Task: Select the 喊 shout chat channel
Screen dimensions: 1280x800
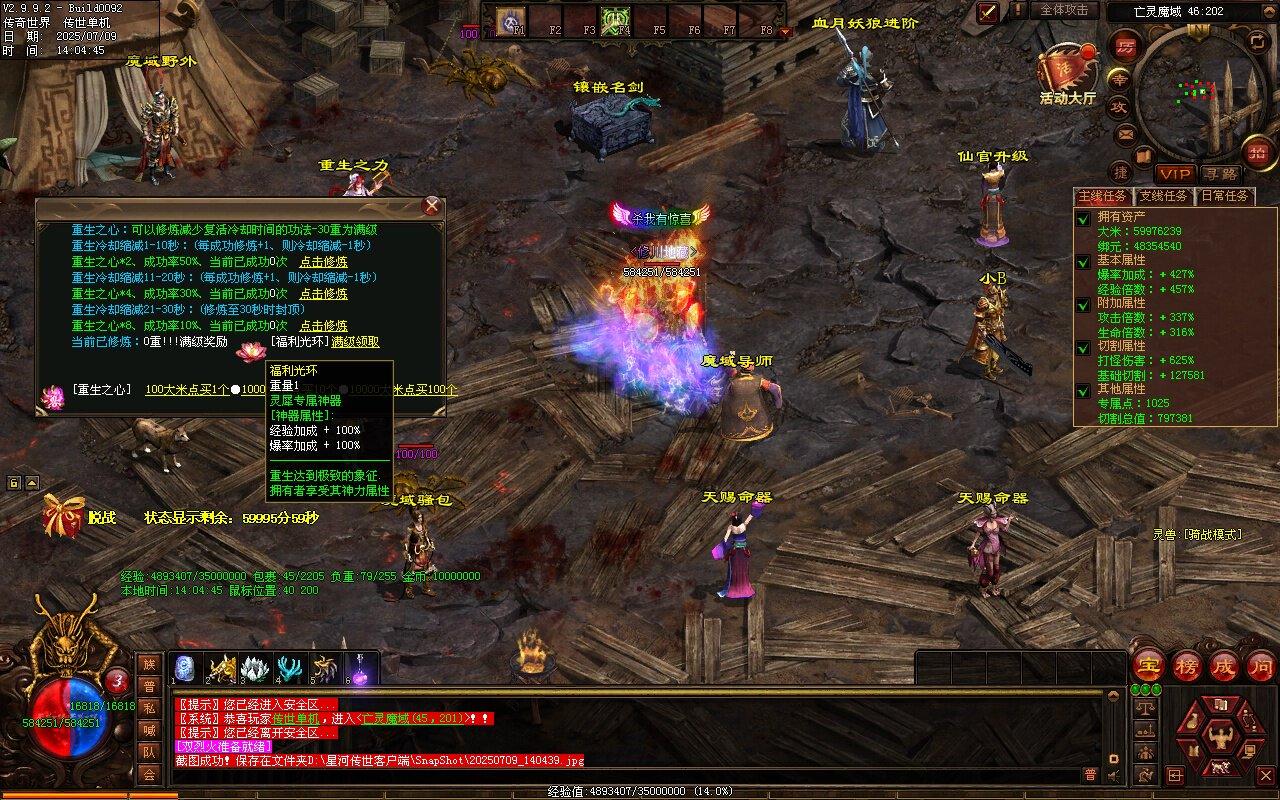Action: [x=149, y=730]
